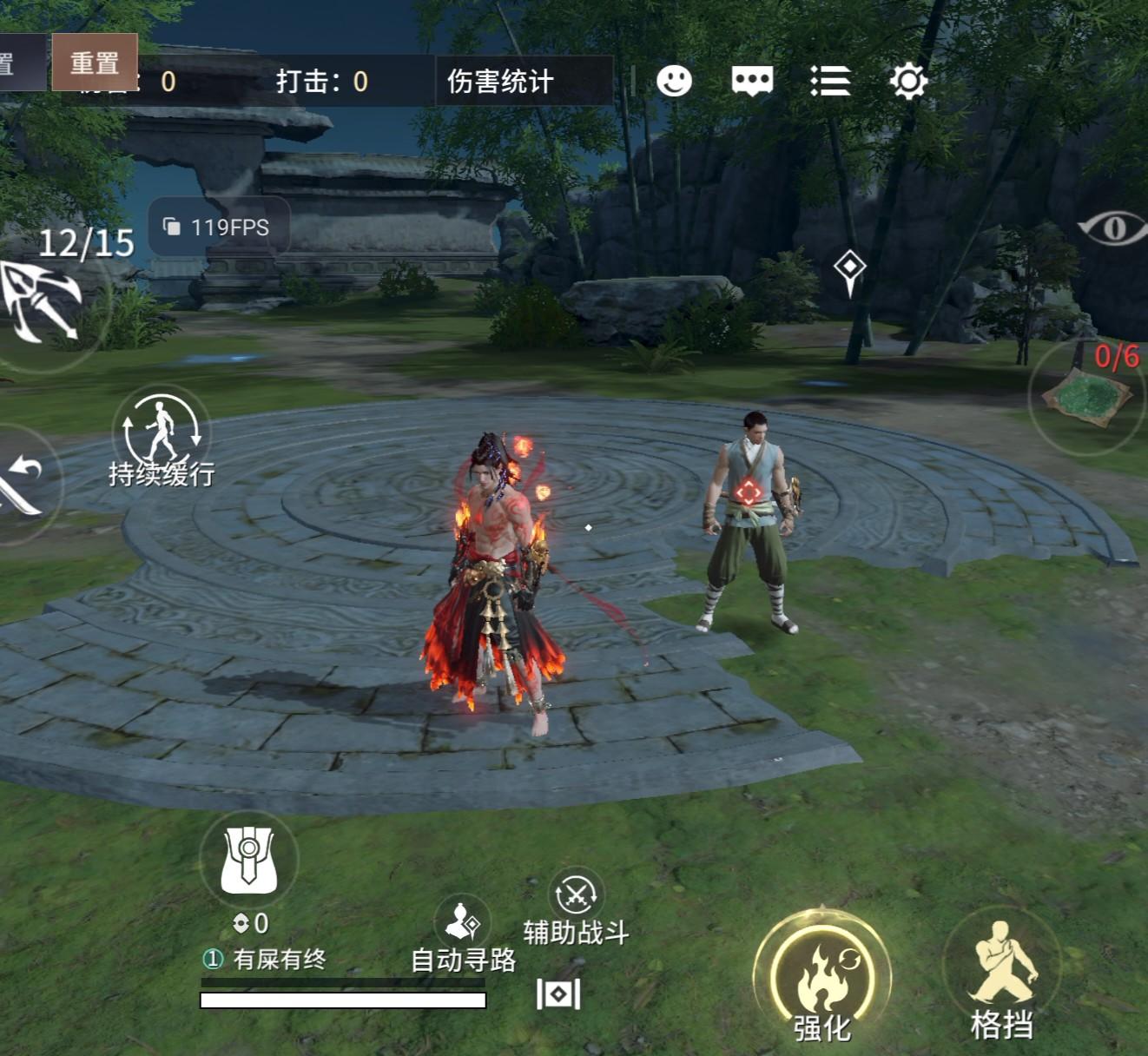Open the damage statistics panel 伤害统计
Viewport: 1148px width, 1056px height.
click(502, 79)
